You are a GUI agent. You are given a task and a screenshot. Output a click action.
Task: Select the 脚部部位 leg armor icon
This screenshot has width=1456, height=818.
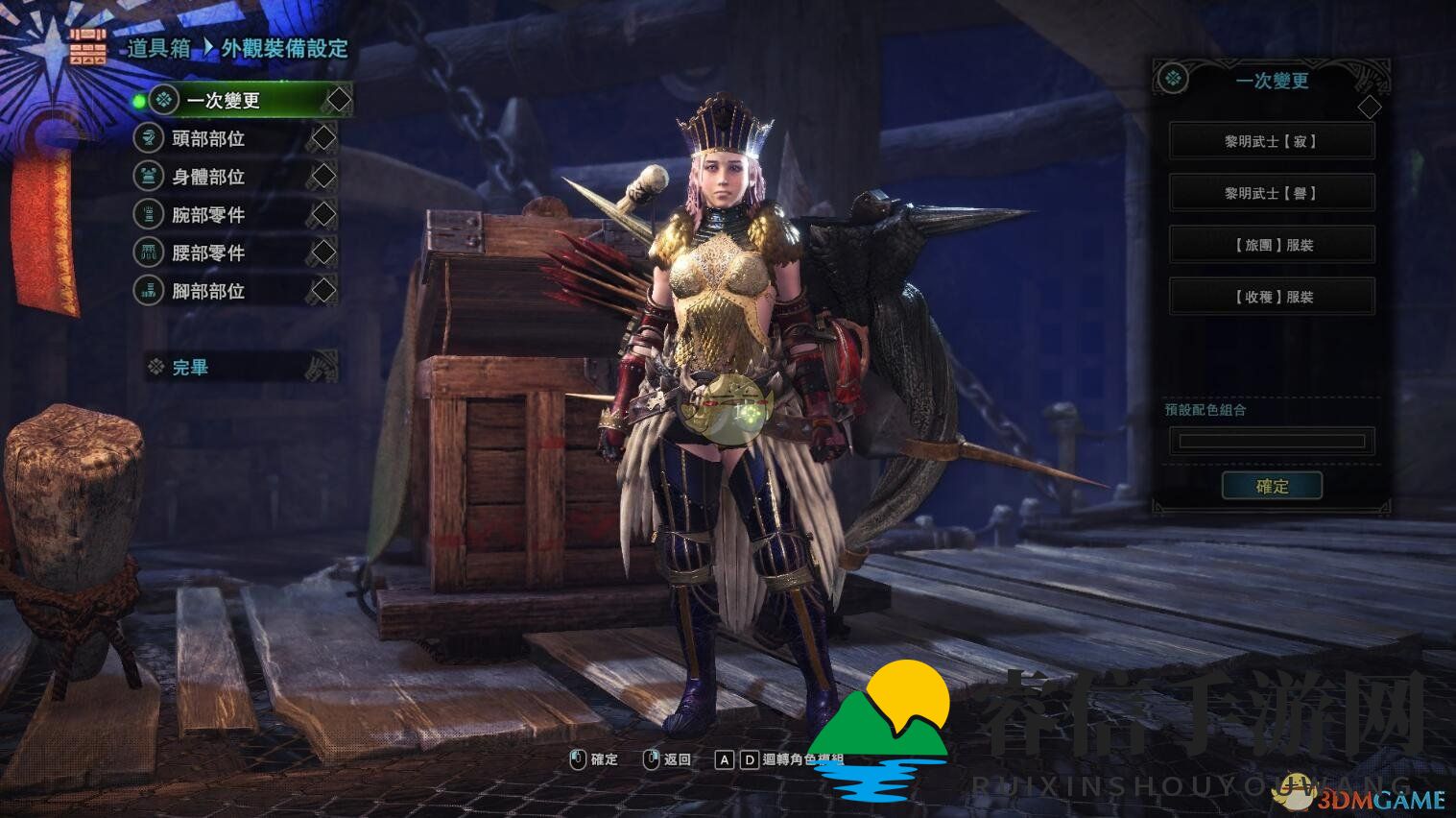pyautogui.click(x=149, y=290)
